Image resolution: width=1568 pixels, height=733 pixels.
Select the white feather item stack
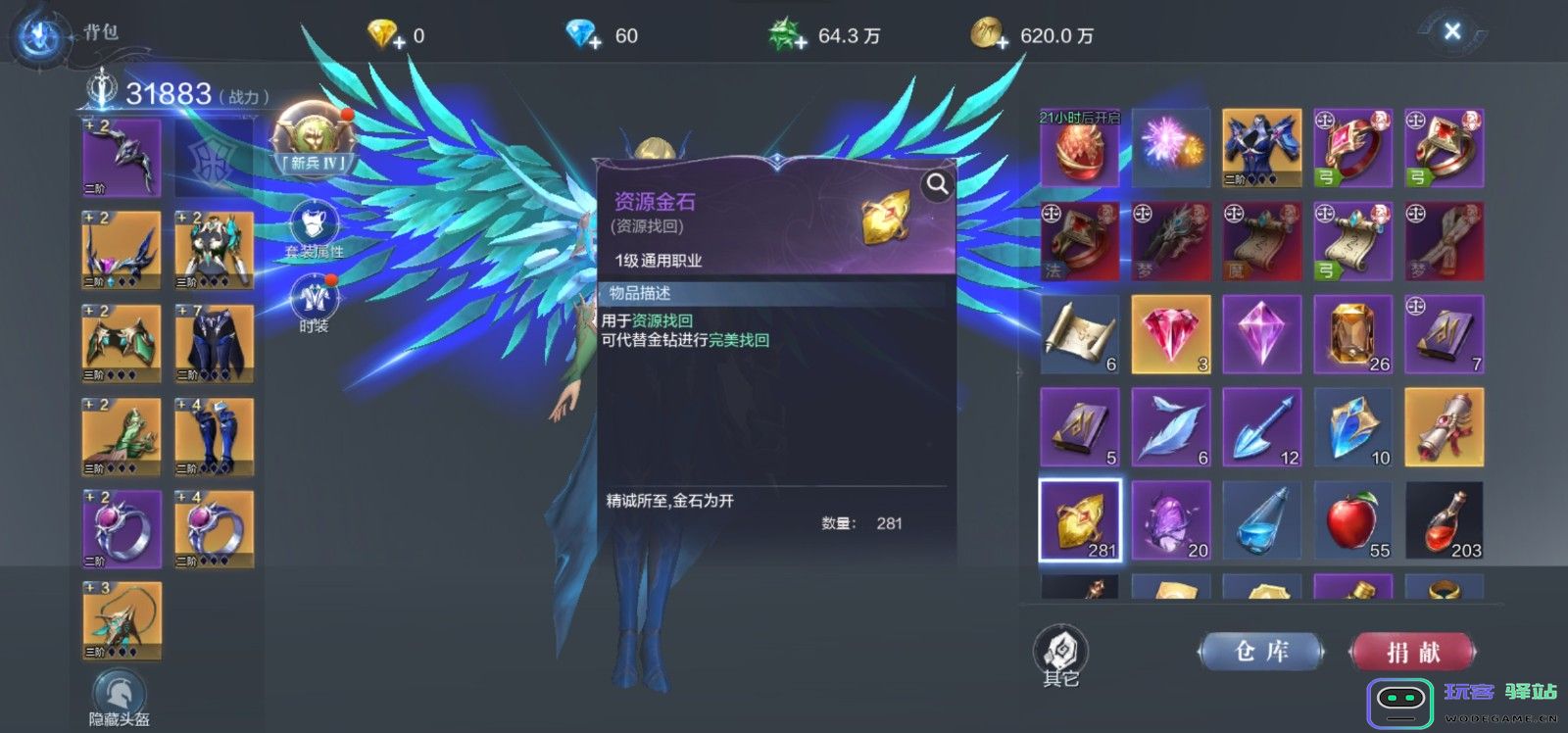point(1171,428)
